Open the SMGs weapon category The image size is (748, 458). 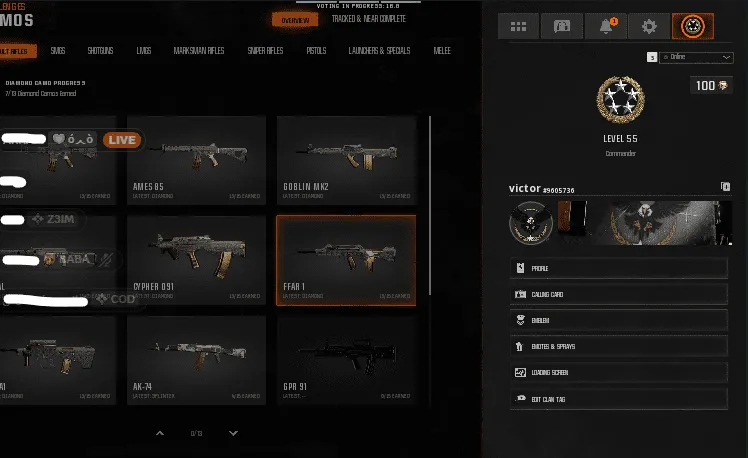(60, 50)
